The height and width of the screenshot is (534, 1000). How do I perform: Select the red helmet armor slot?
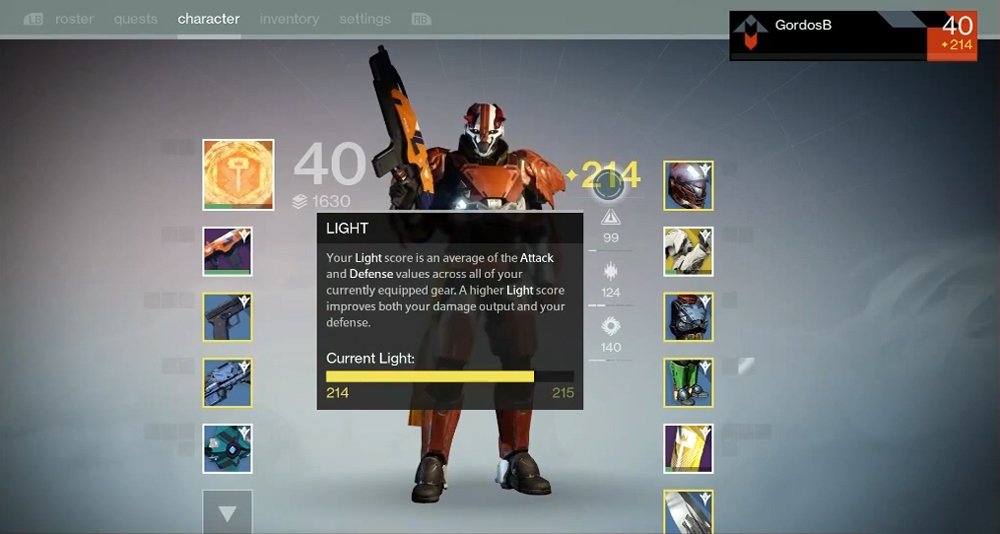coord(688,185)
